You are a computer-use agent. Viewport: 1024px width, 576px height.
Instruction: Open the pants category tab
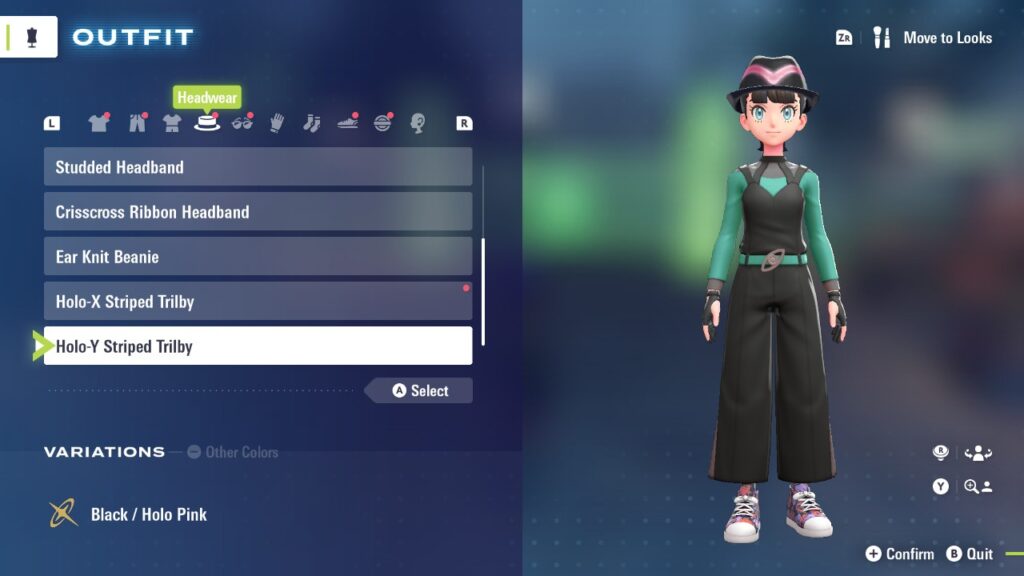[x=137, y=123]
